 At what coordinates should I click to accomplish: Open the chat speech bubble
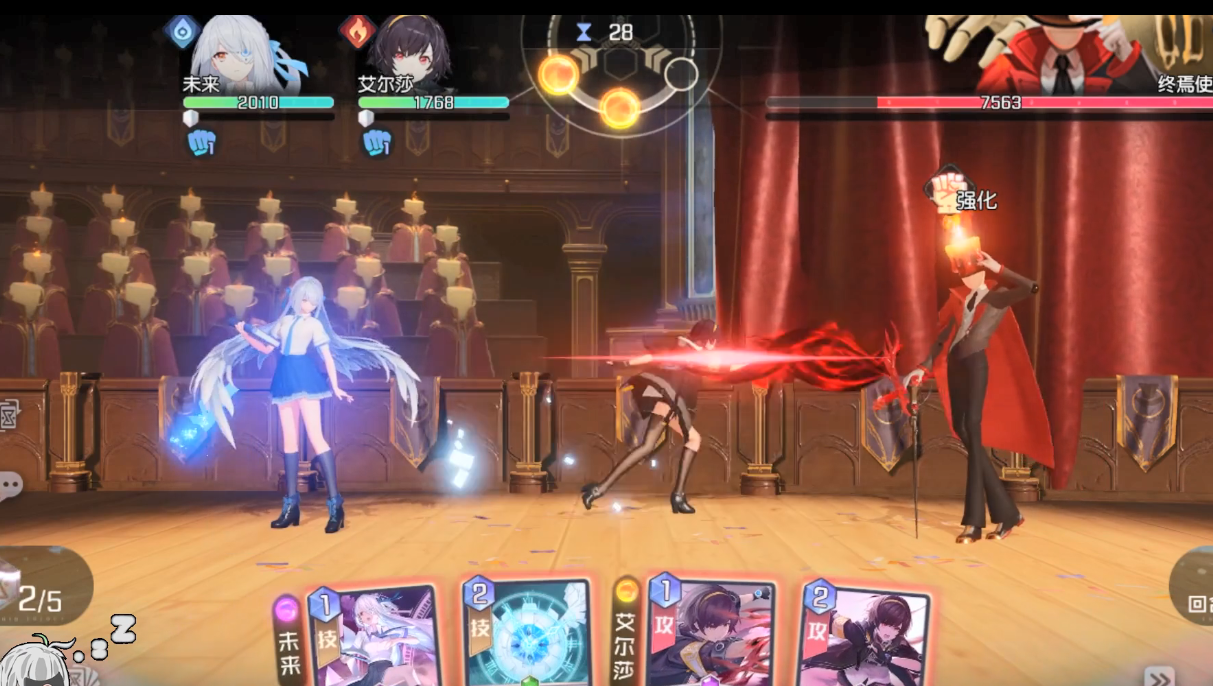tap(10, 487)
